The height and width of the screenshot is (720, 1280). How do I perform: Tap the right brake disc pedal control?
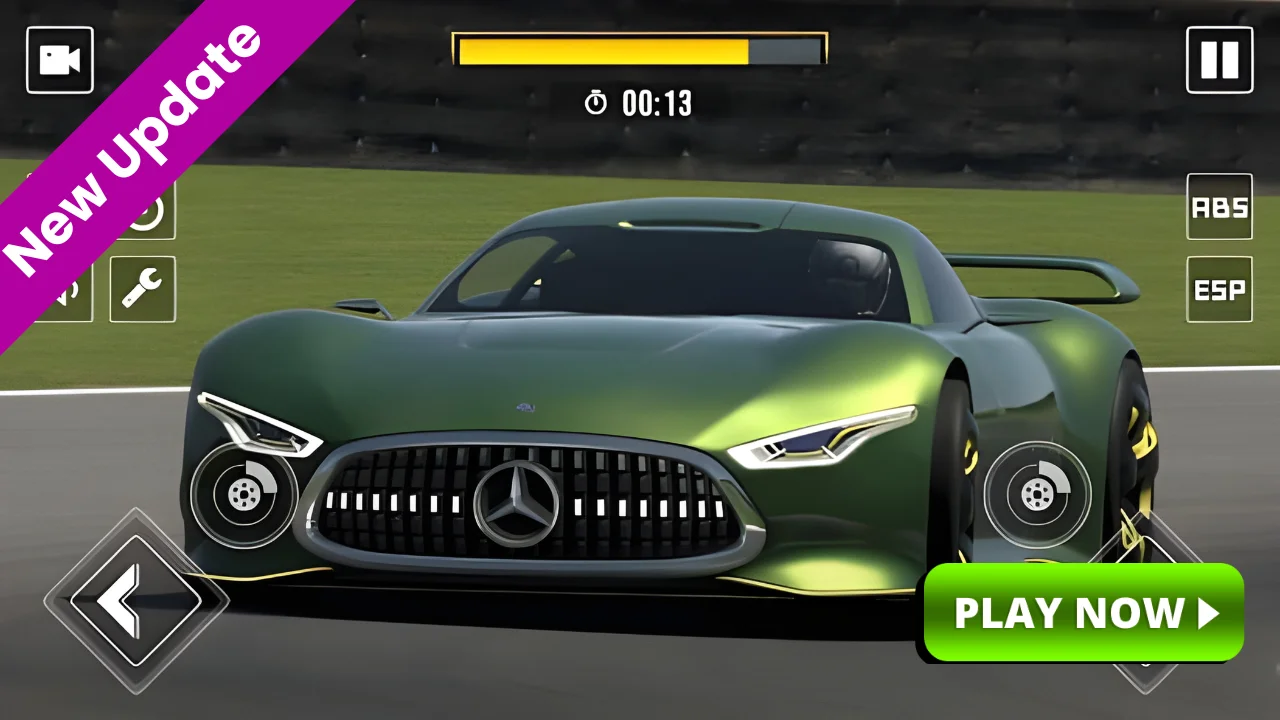pos(1038,495)
